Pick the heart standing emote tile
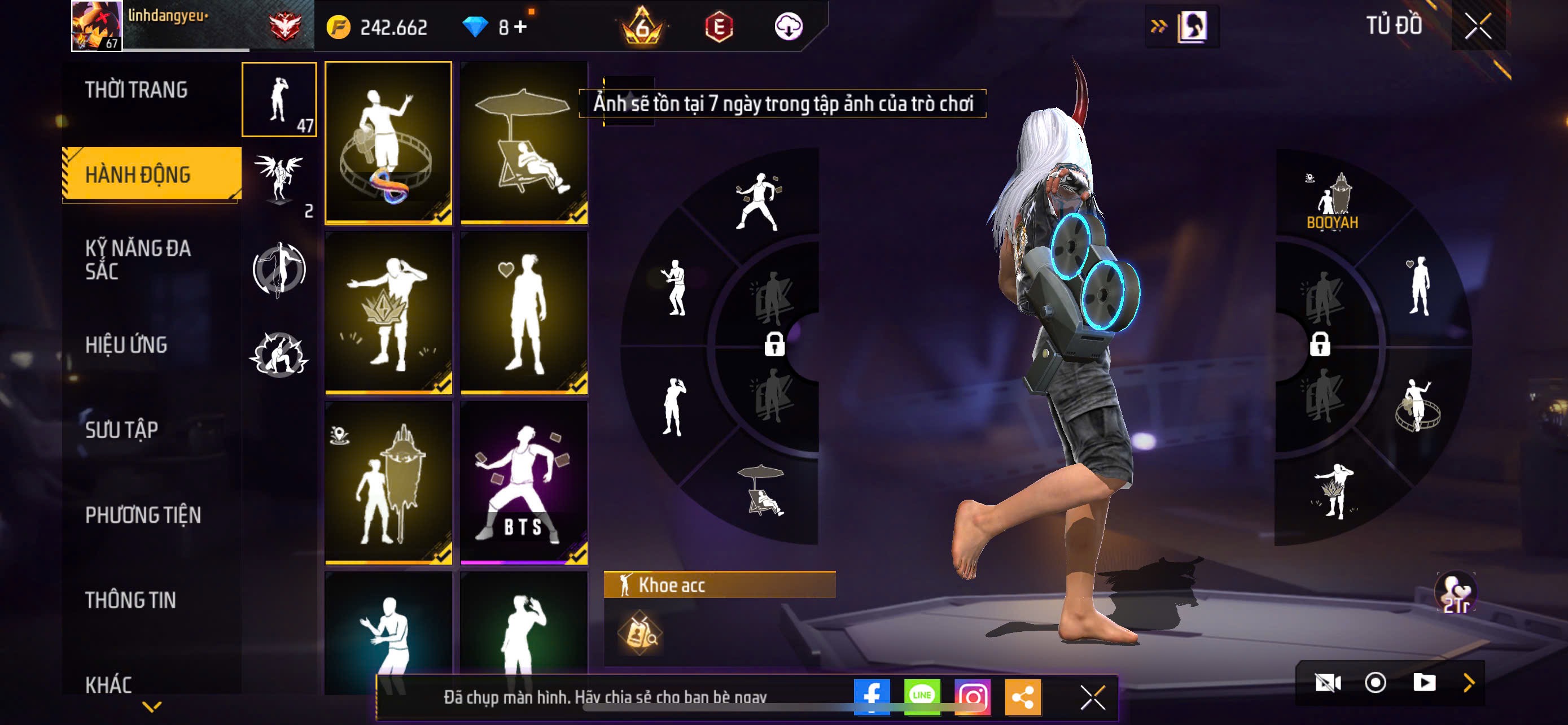1568x725 pixels. [523, 312]
